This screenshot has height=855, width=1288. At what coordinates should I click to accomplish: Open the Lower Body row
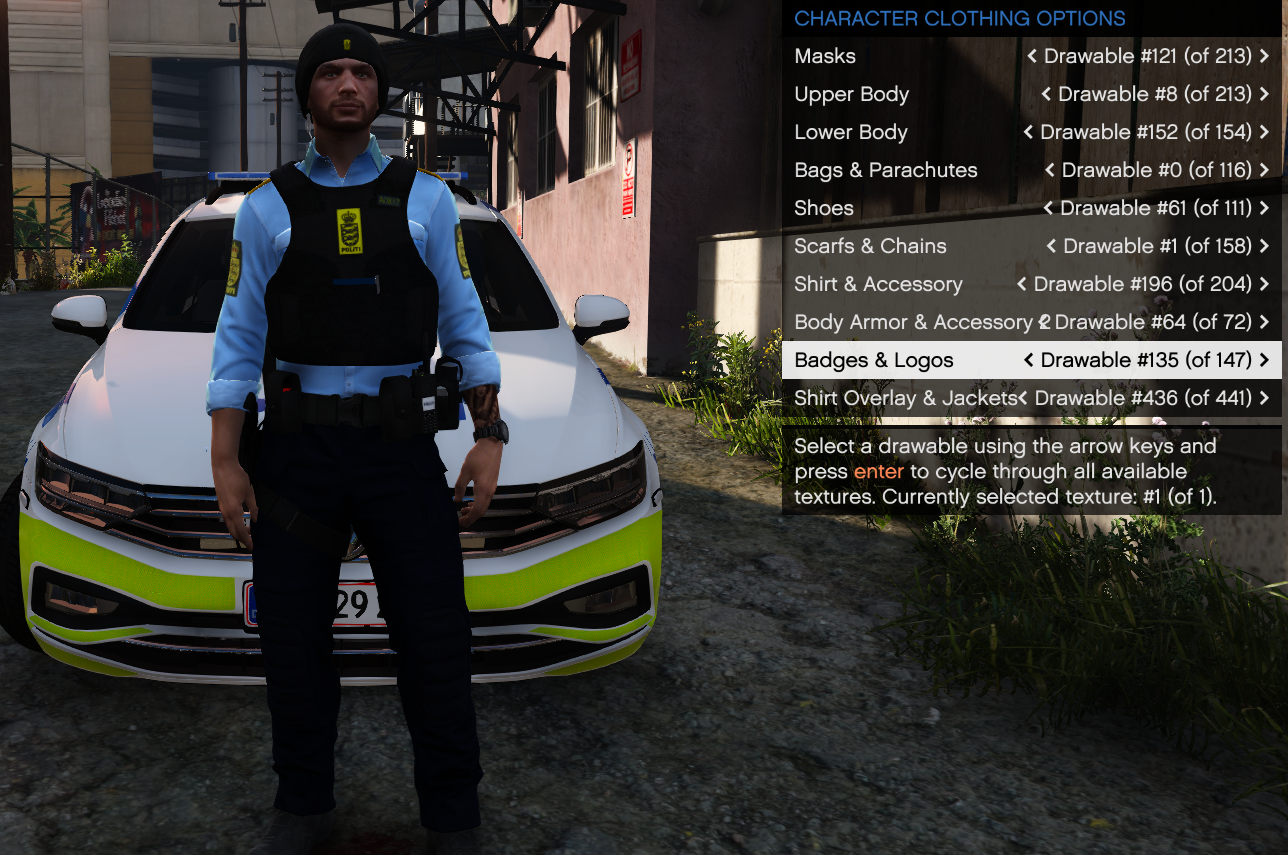[850, 133]
